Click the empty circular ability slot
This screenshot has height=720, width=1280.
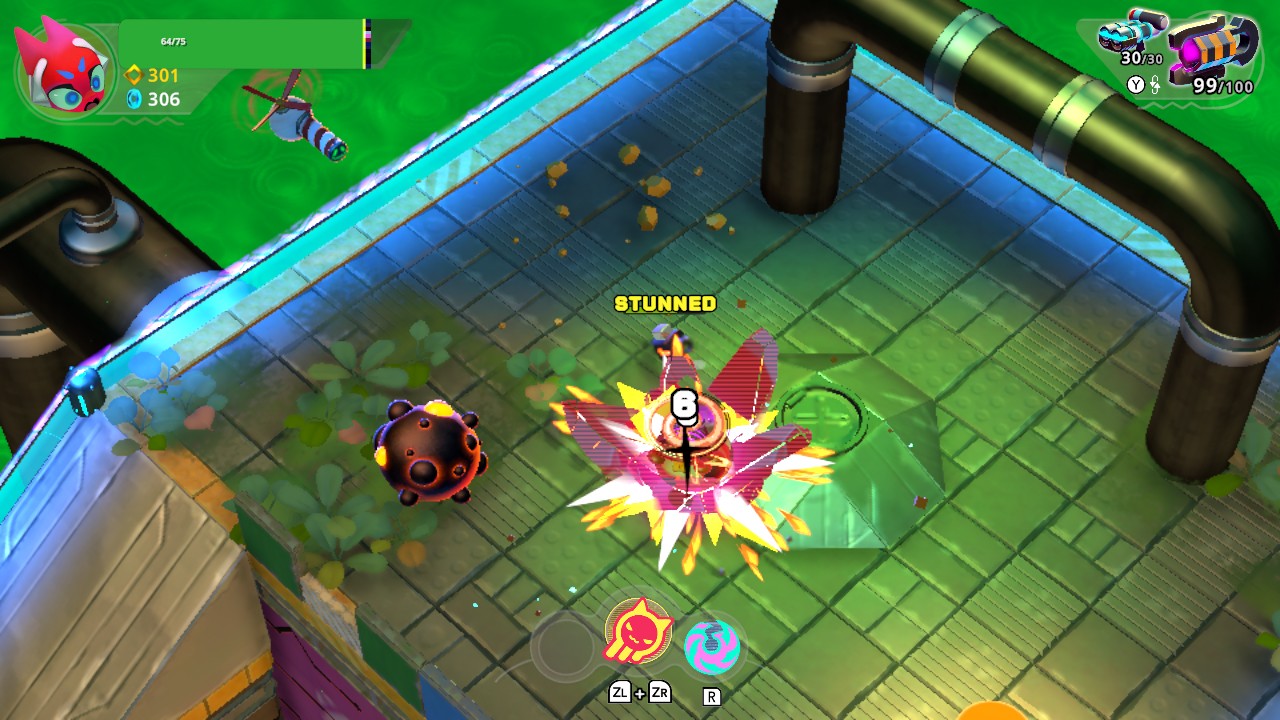point(563,644)
